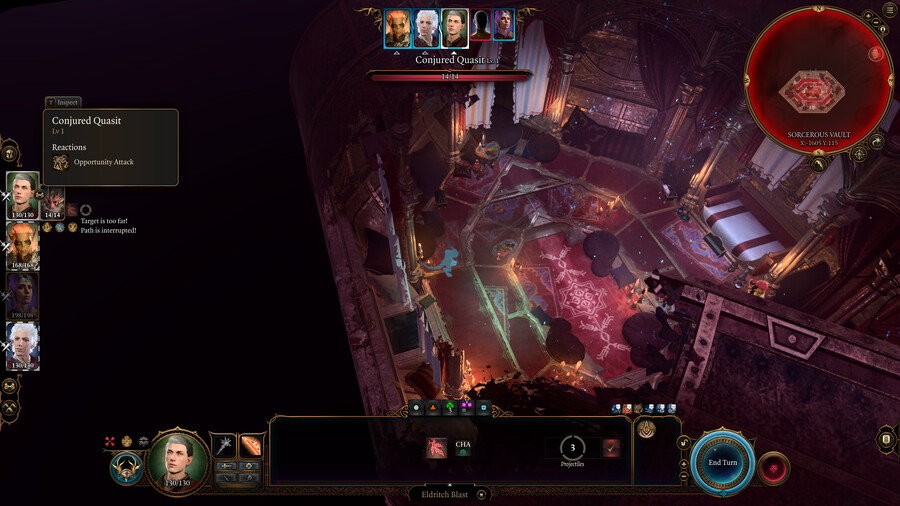Select the pale white-haired party member portrait
Image resolution: width=900 pixels, height=506 pixels.
click(x=22, y=345)
